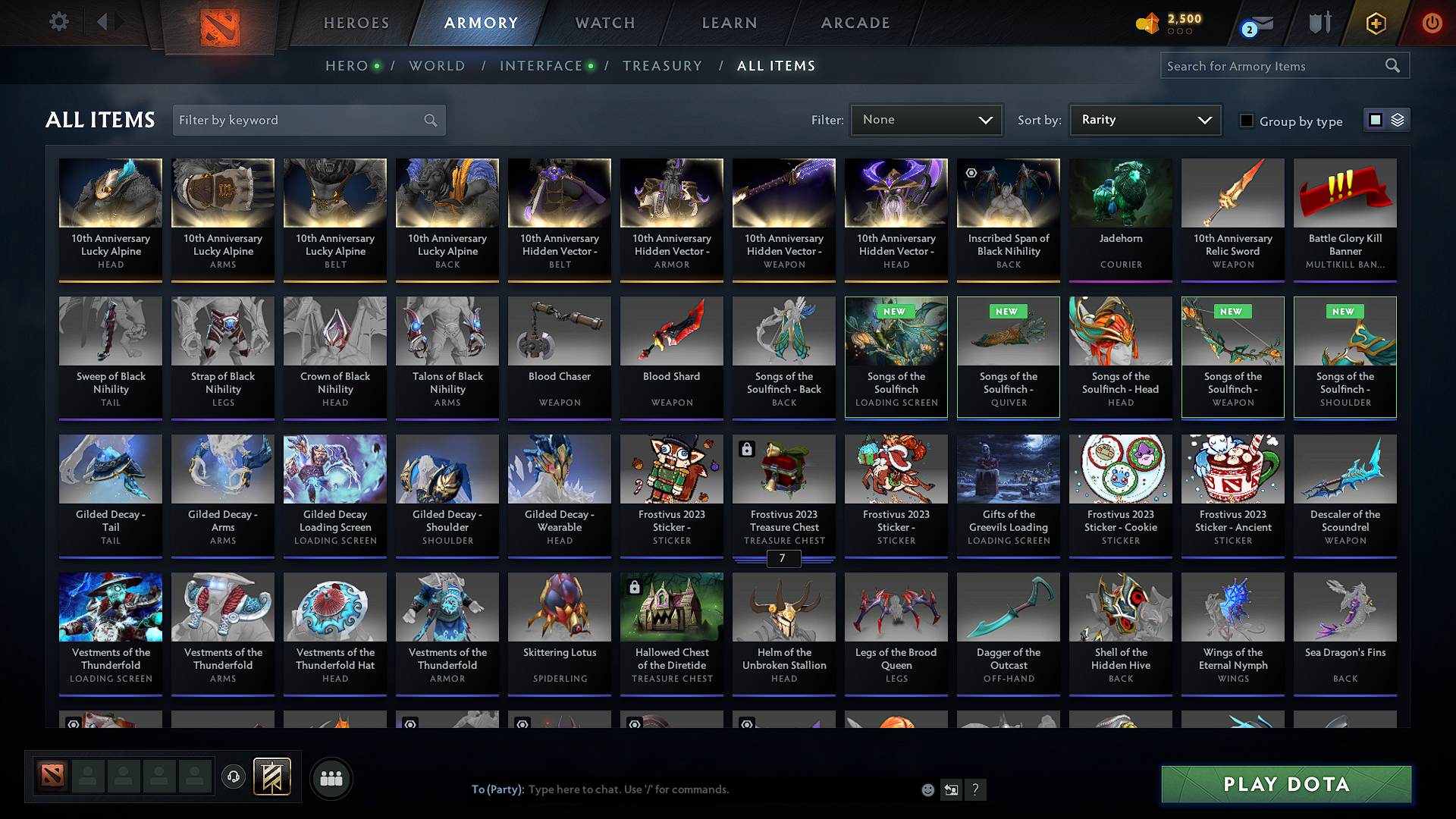This screenshot has height=819, width=1456.
Task: Click the headset voice chat icon
Action: [x=233, y=777]
